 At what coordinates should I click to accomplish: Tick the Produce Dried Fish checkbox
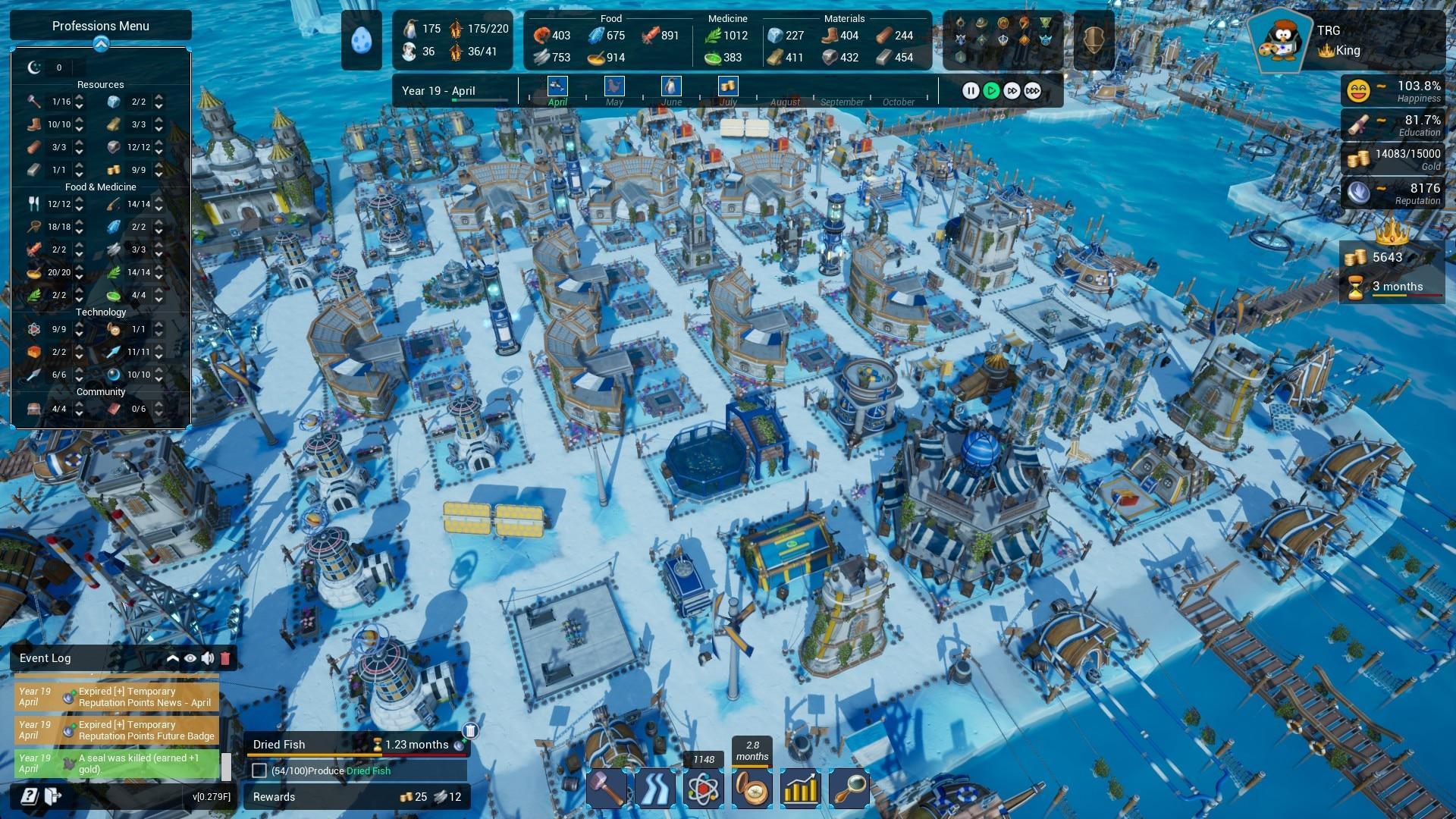[259, 770]
